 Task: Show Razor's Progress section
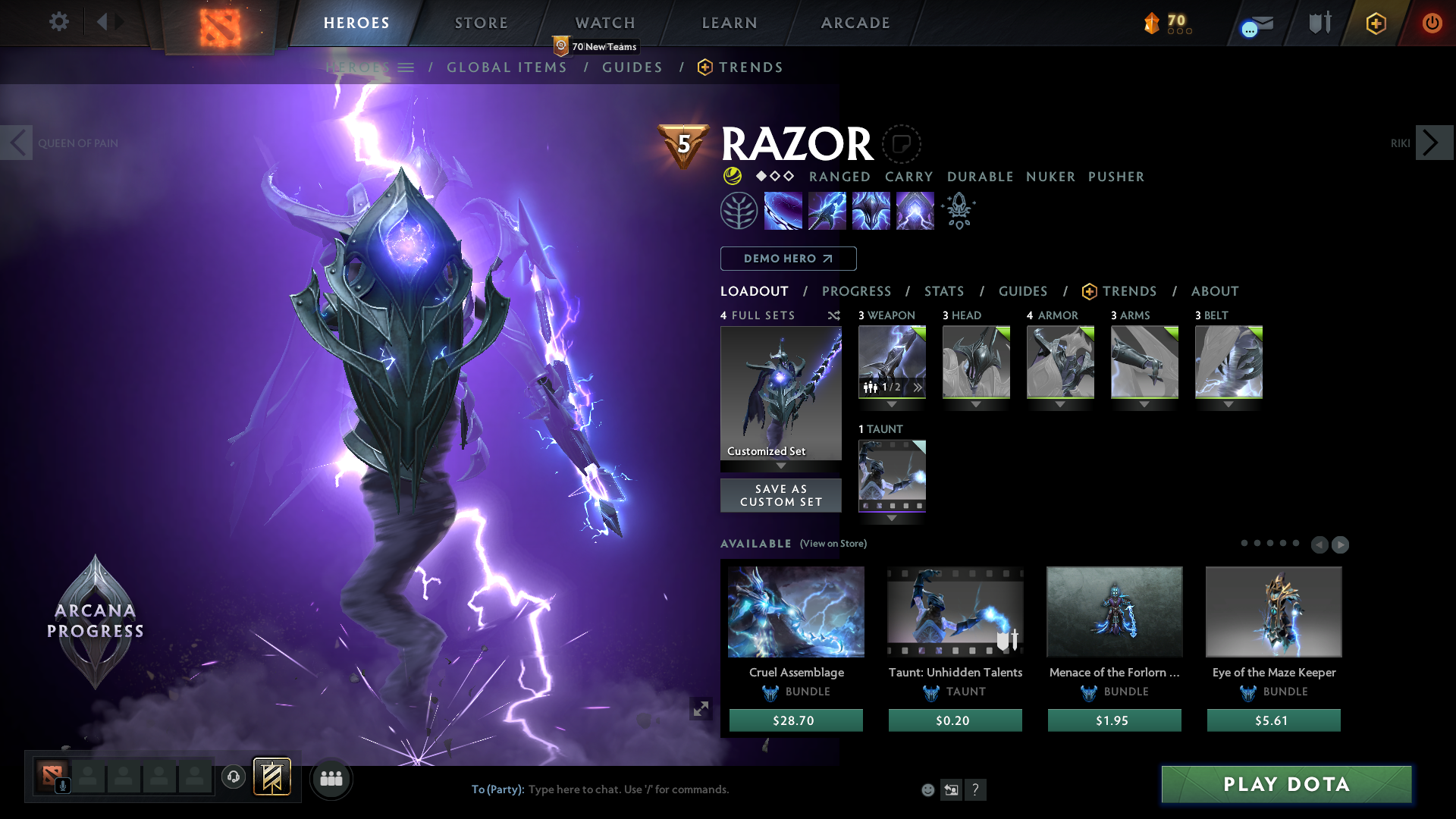point(856,291)
